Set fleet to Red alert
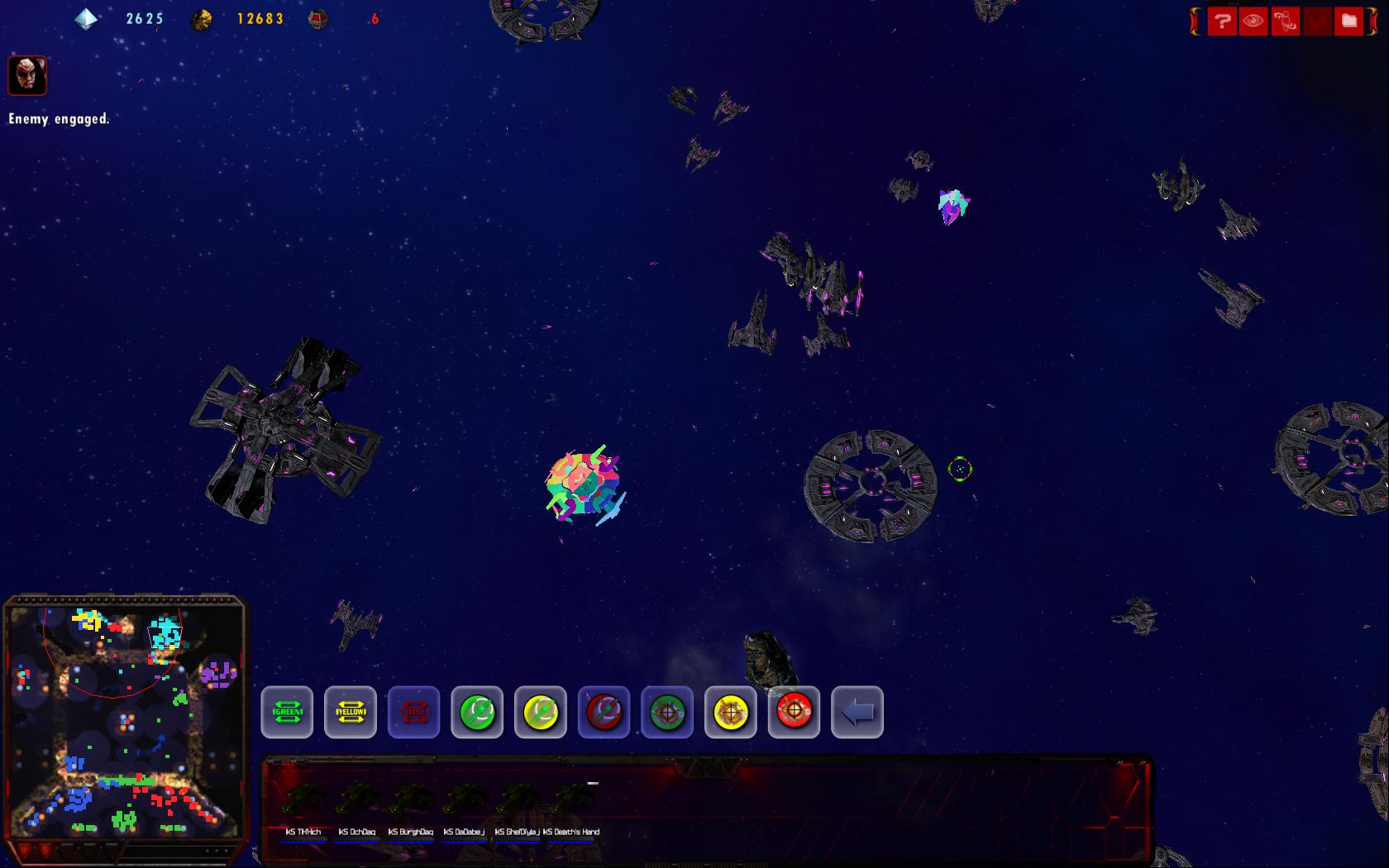The width and height of the screenshot is (1389, 868). [413, 712]
